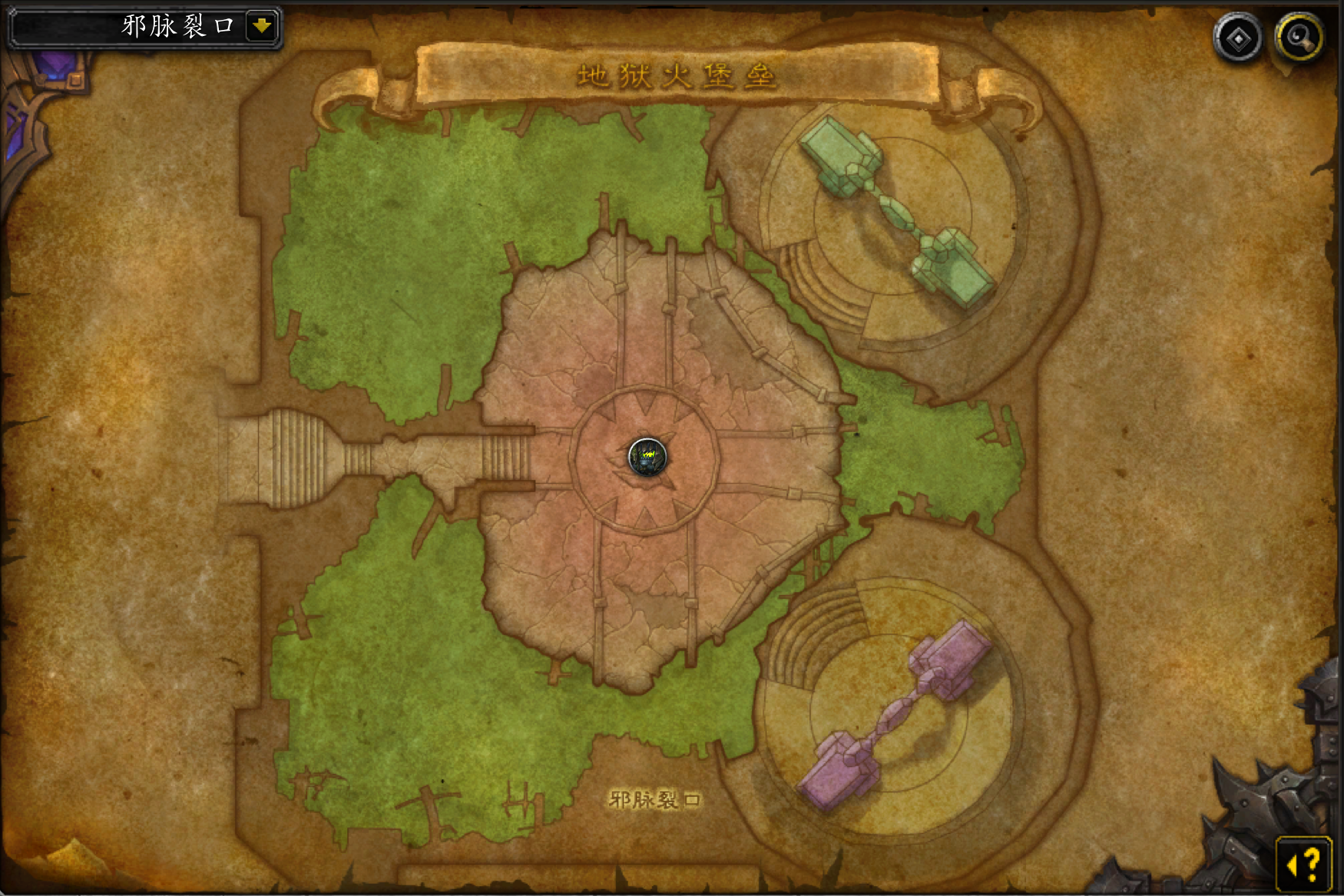
Task: Click the diamond-shaped map button
Action: point(1238,38)
